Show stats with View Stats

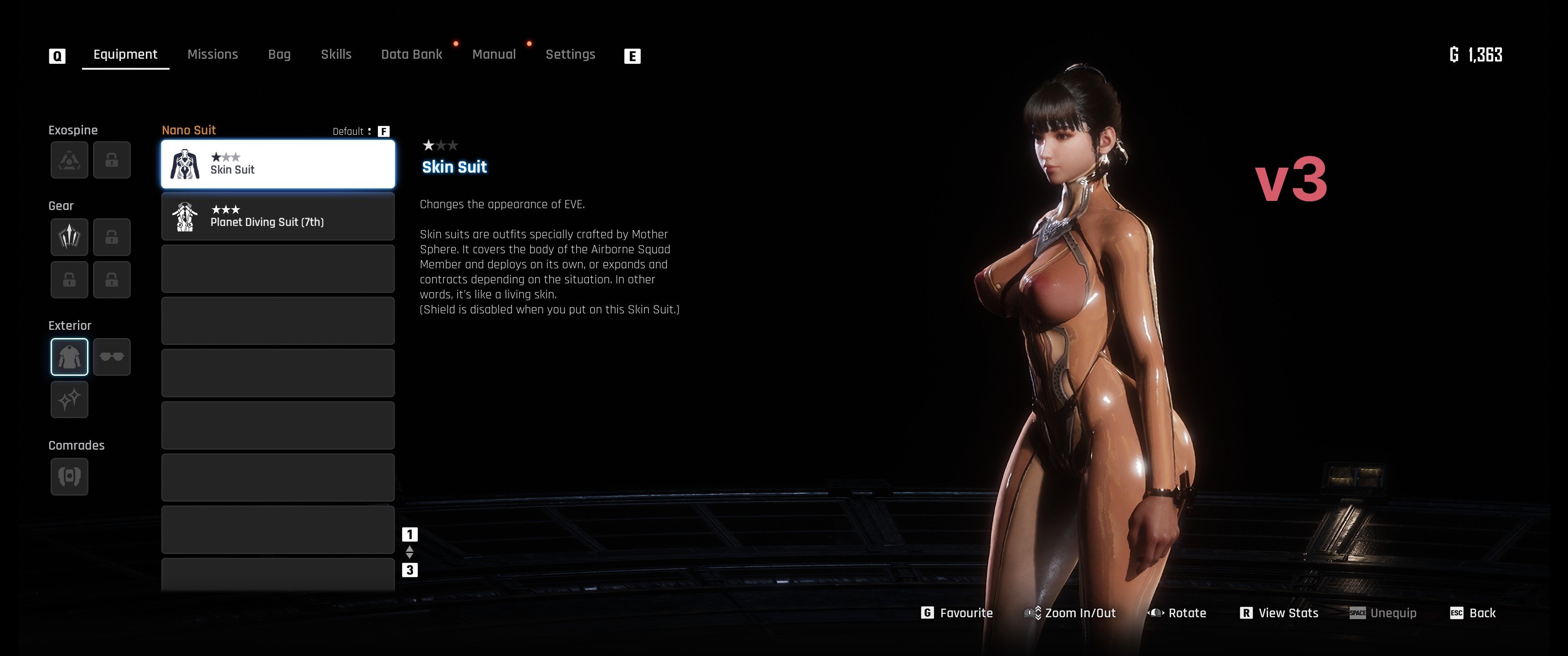pyautogui.click(x=1279, y=613)
